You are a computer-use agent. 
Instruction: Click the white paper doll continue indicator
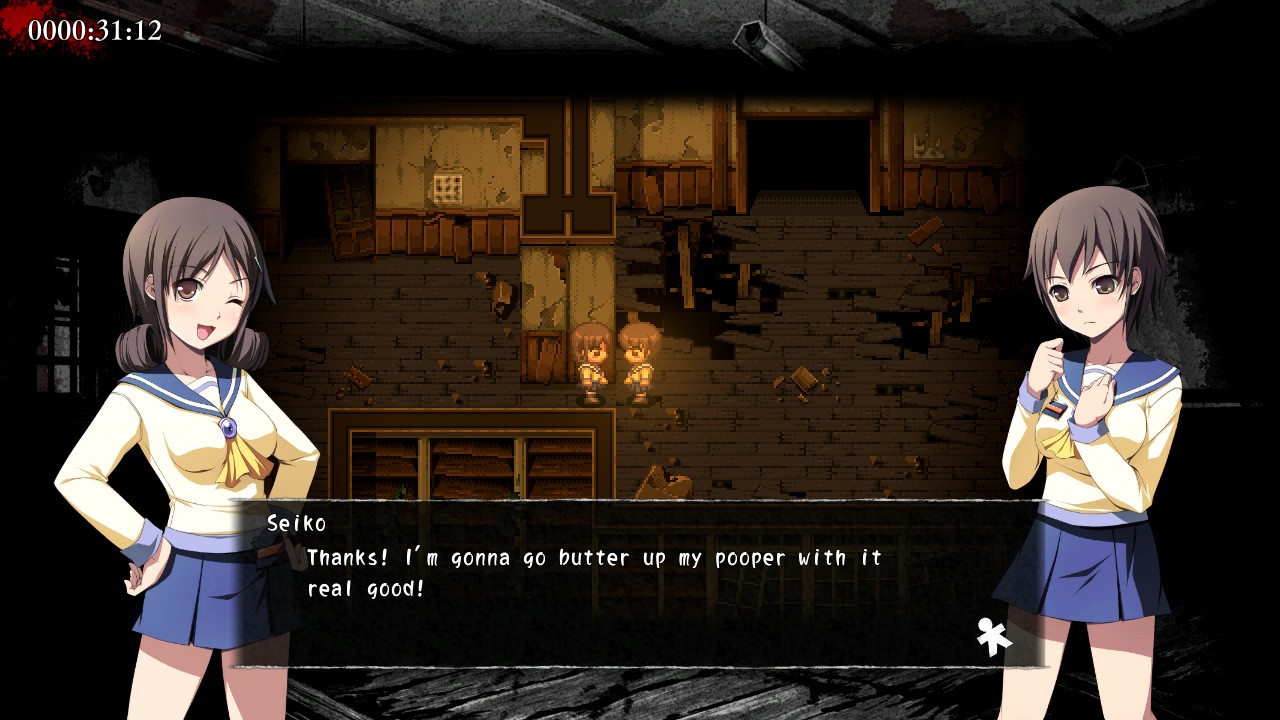994,636
